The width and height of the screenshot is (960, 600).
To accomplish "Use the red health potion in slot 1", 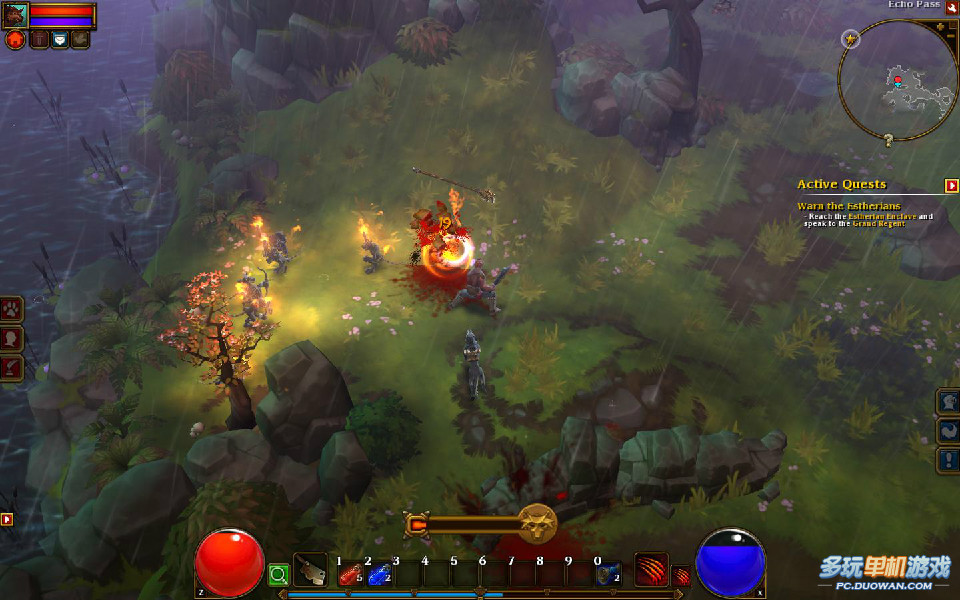I will pos(349,575).
